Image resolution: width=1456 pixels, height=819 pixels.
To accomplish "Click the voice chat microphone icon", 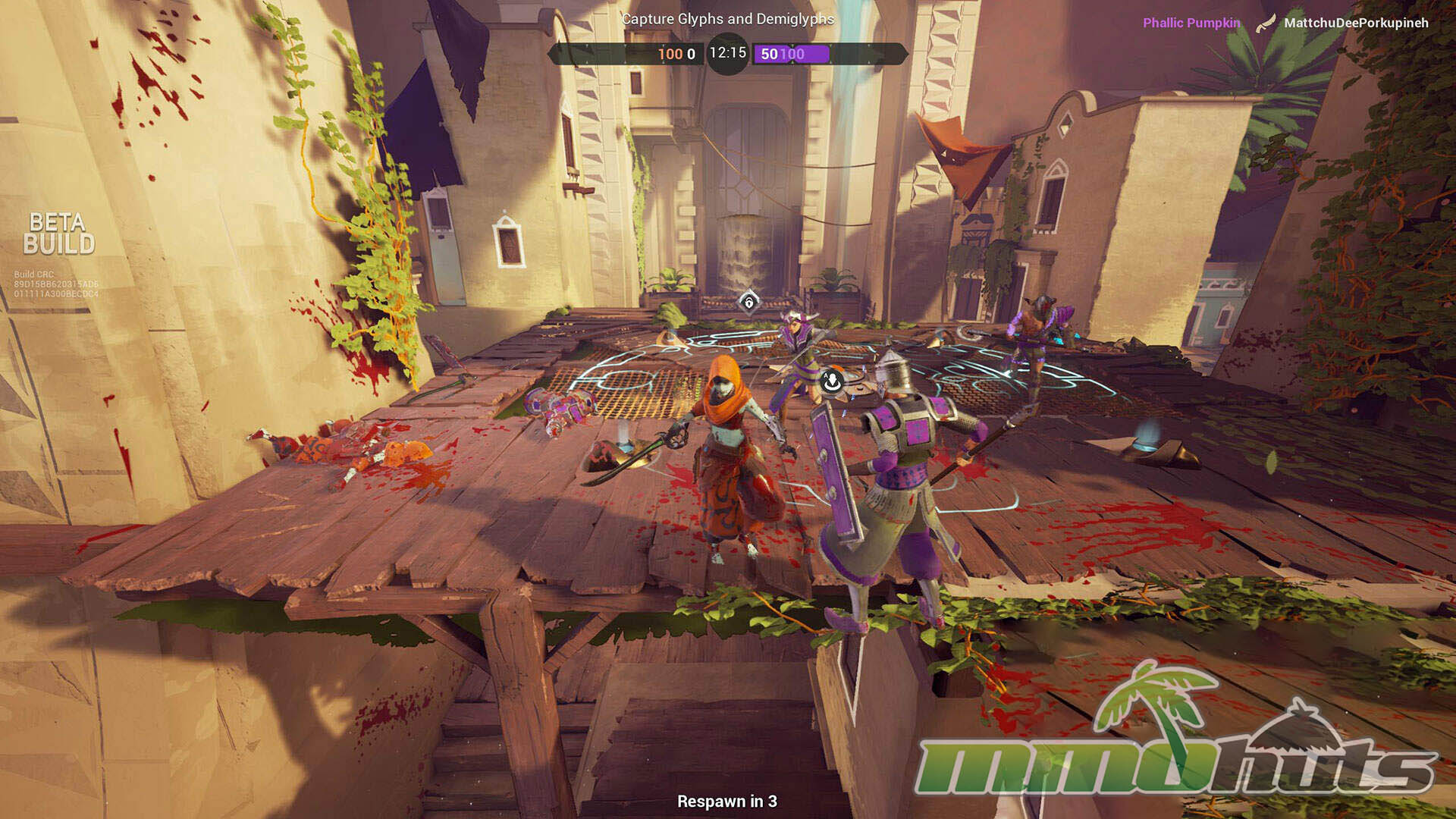I will coord(832,381).
